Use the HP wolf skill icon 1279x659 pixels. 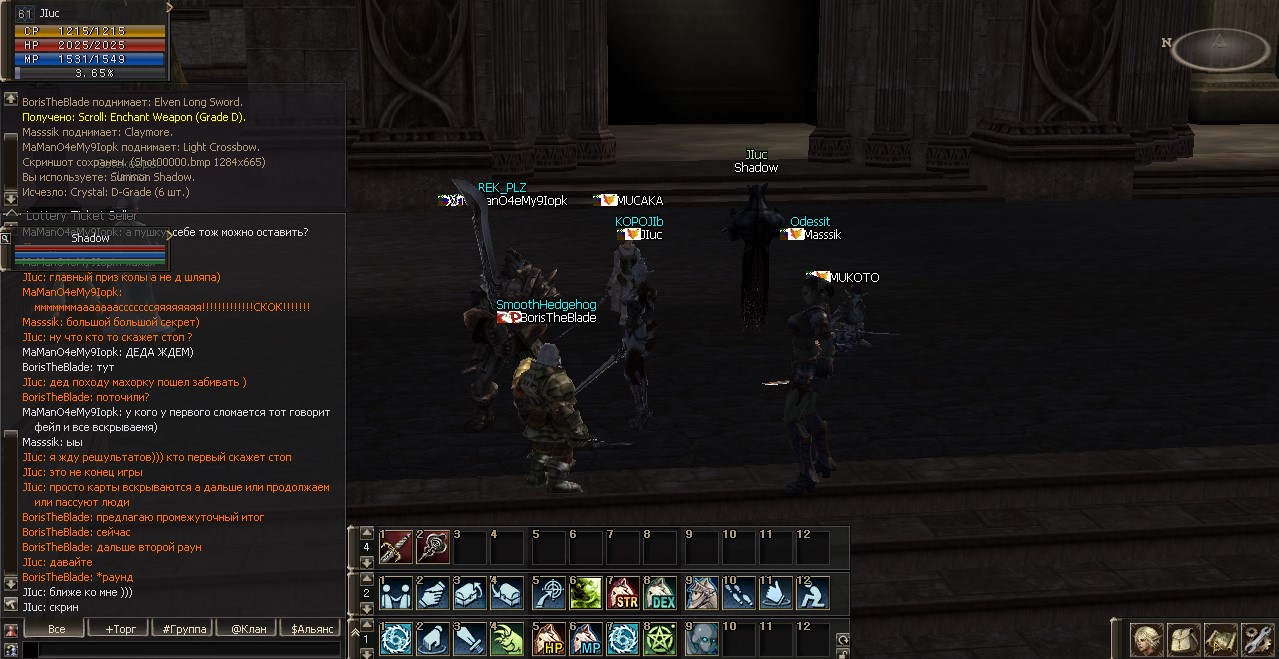548,639
